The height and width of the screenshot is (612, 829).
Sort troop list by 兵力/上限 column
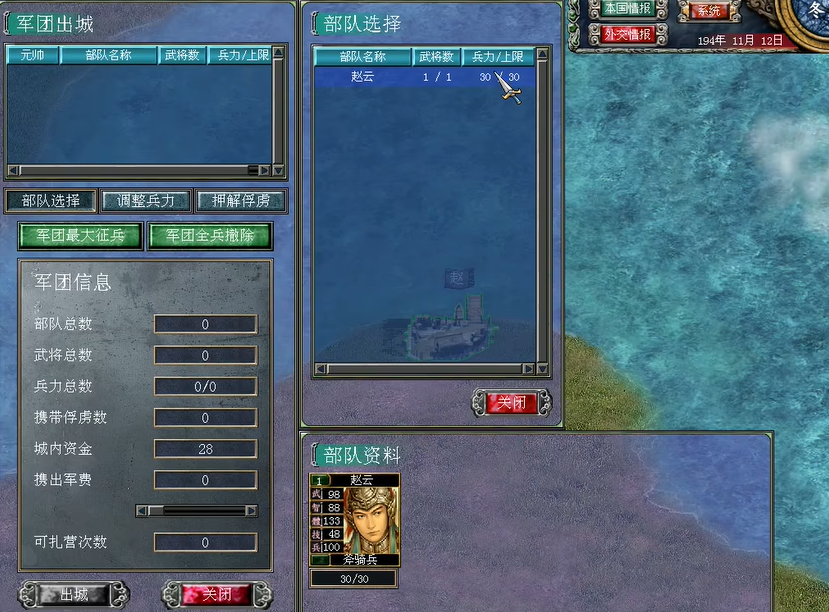(x=497, y=57)
